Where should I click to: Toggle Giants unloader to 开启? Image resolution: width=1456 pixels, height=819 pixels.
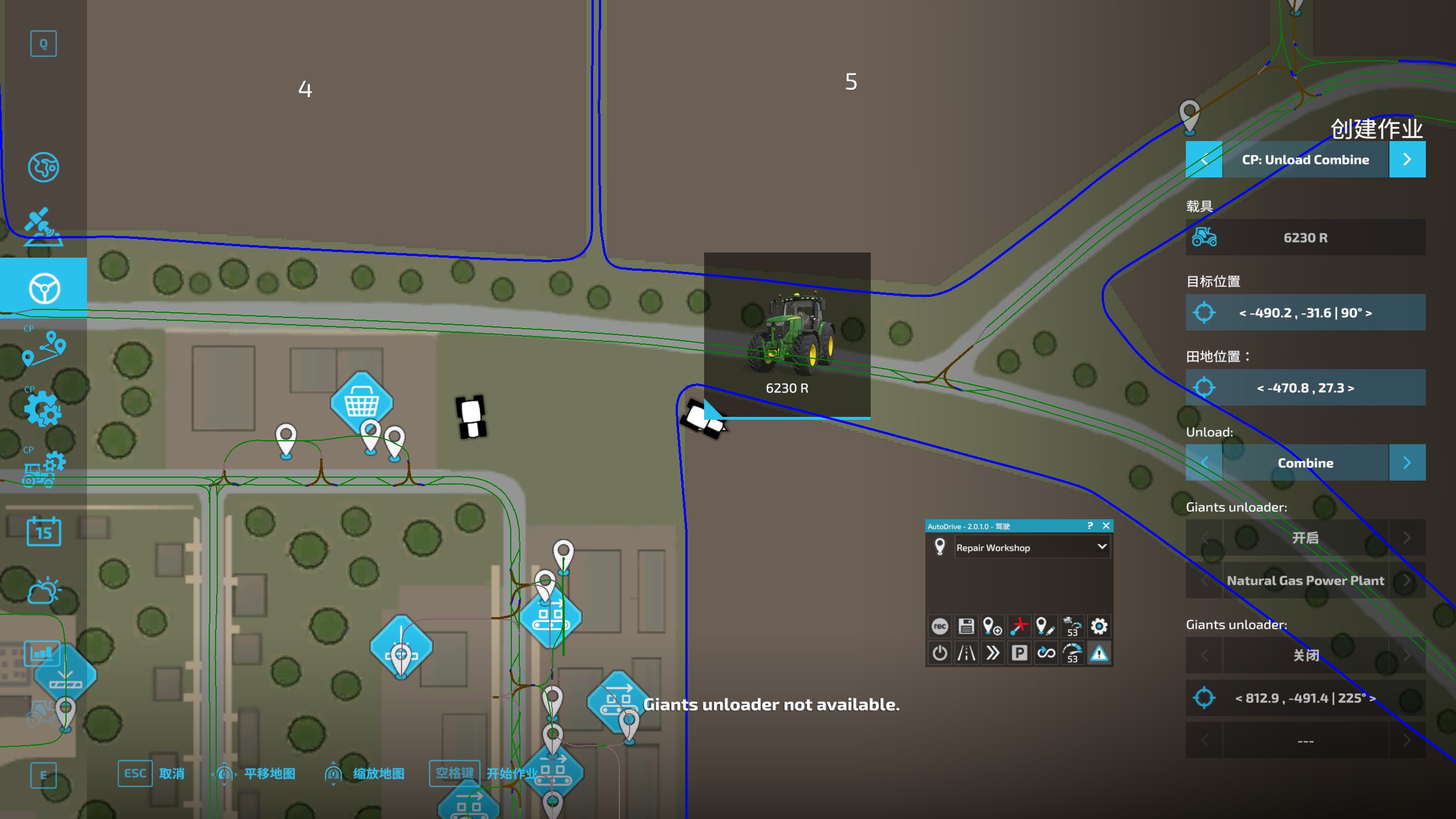click(1305, 538)
